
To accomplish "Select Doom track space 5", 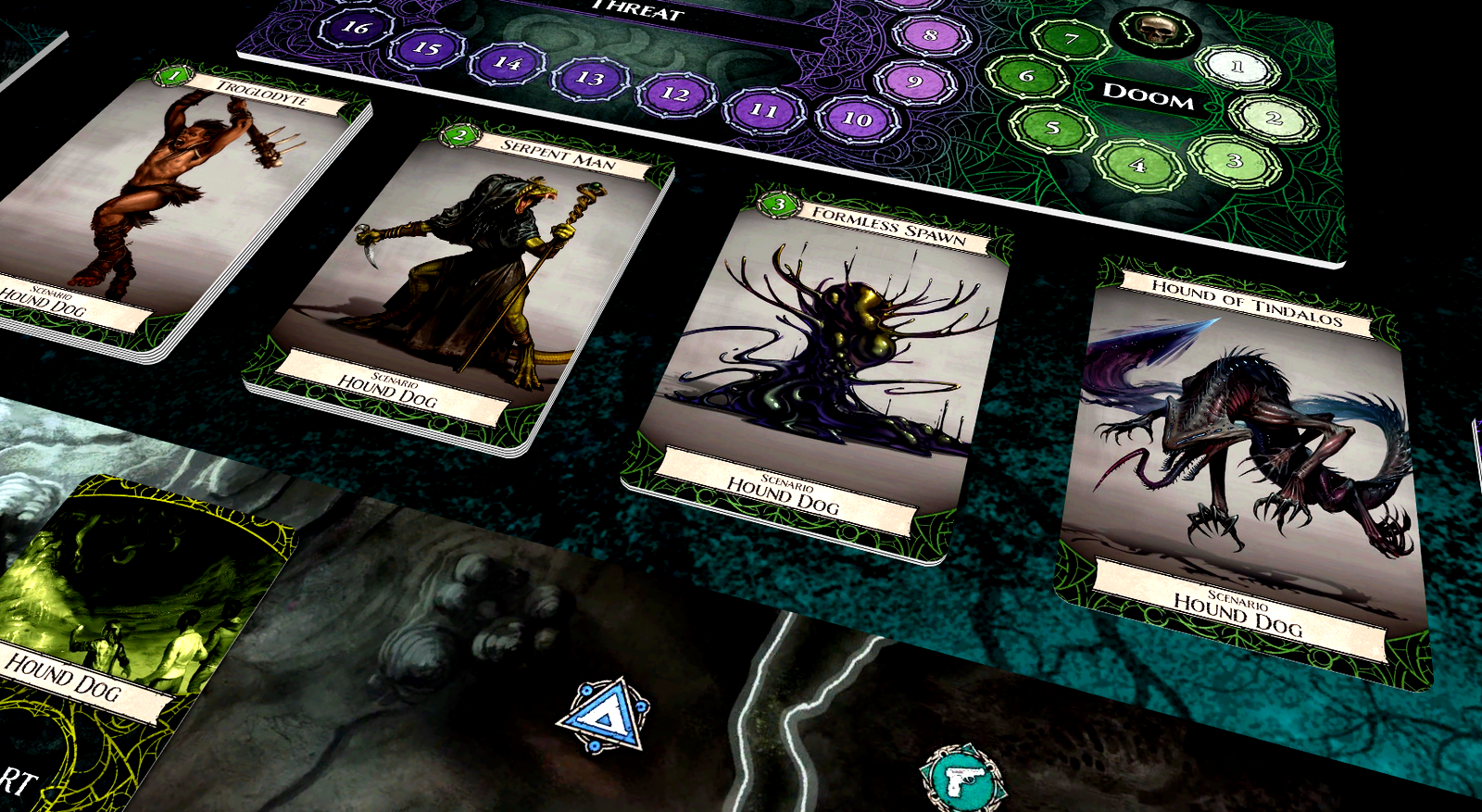I will coord(1052,127).
